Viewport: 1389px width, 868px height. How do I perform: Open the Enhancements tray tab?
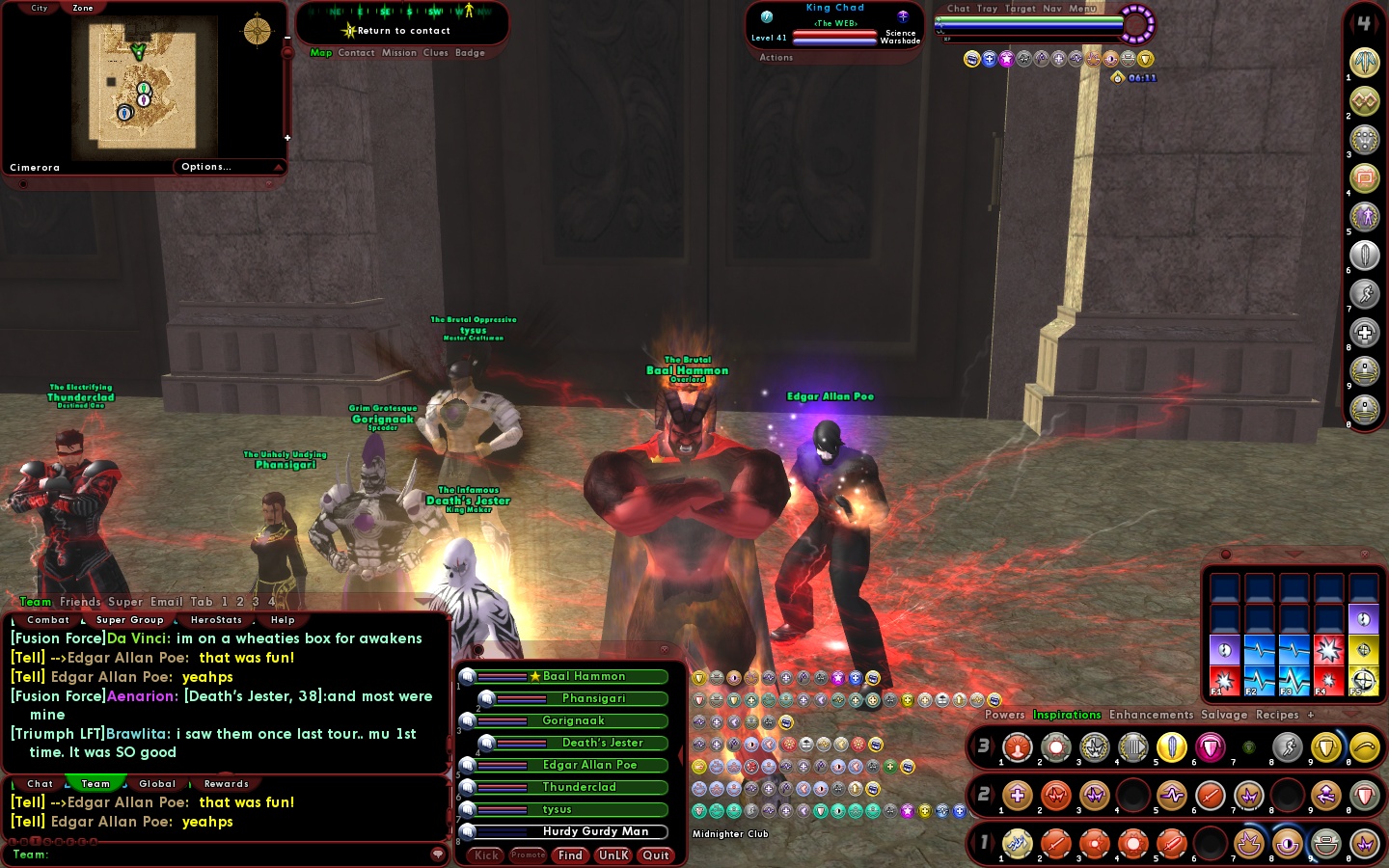click(x=1151, y=716)
